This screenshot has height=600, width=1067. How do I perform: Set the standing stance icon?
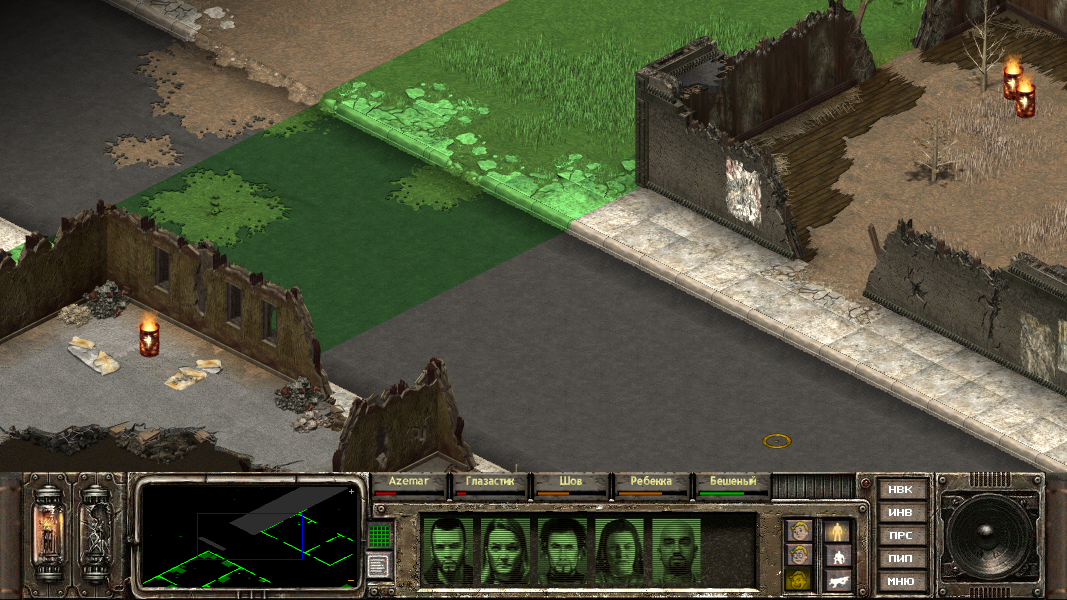[837, 531]
